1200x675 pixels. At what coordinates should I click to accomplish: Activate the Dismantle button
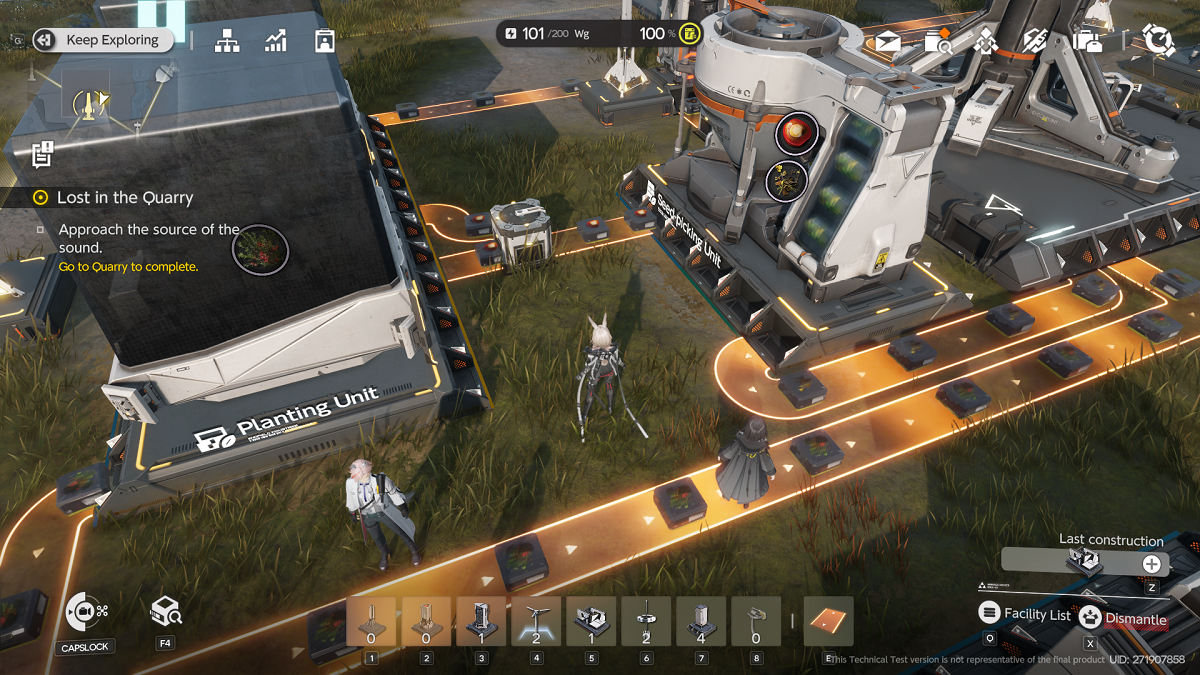(x=1123, y=619)
